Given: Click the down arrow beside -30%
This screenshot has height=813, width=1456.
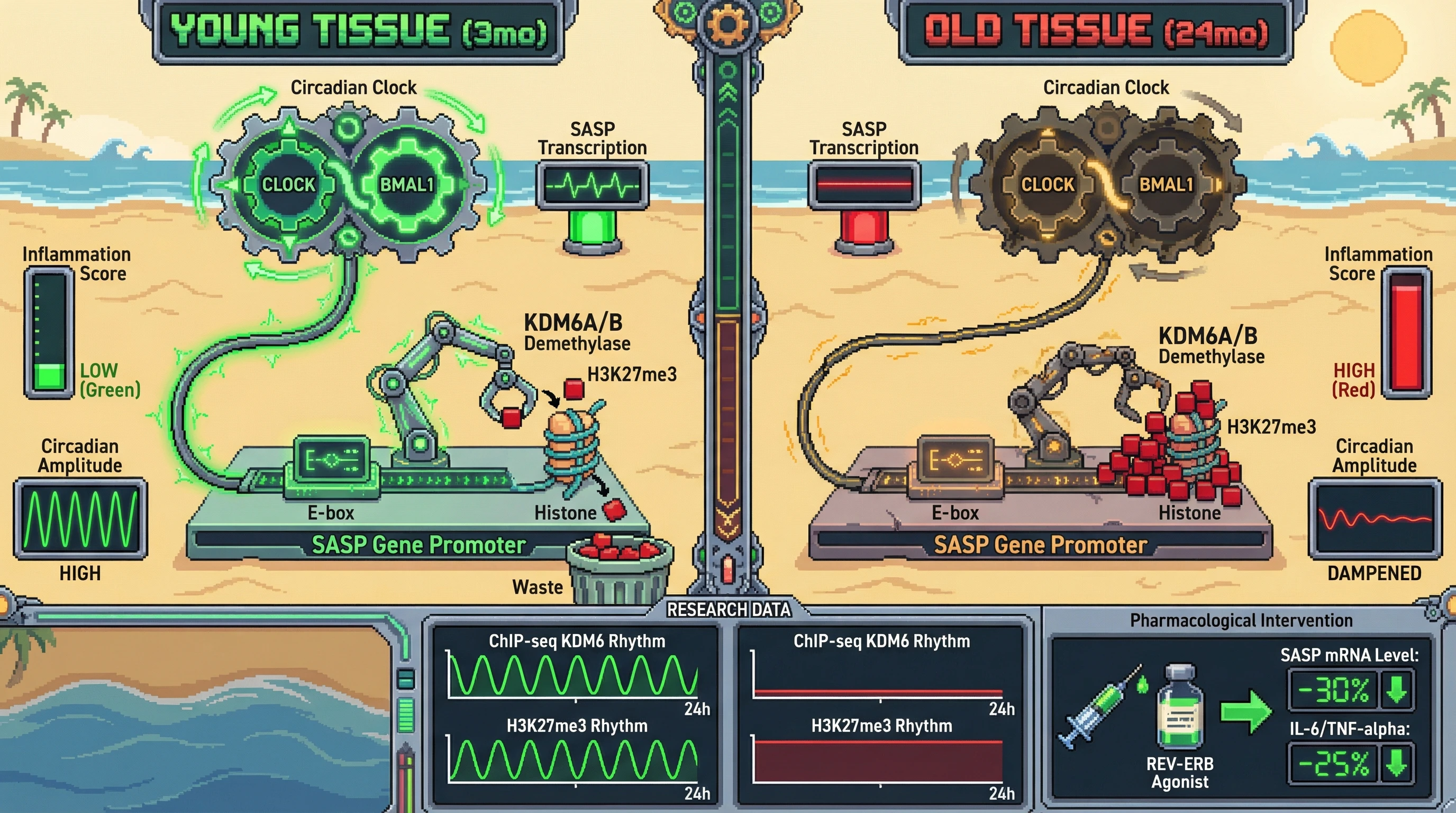Looking at the screenshot, I should pyautogui.click(x=1397, y=689).
